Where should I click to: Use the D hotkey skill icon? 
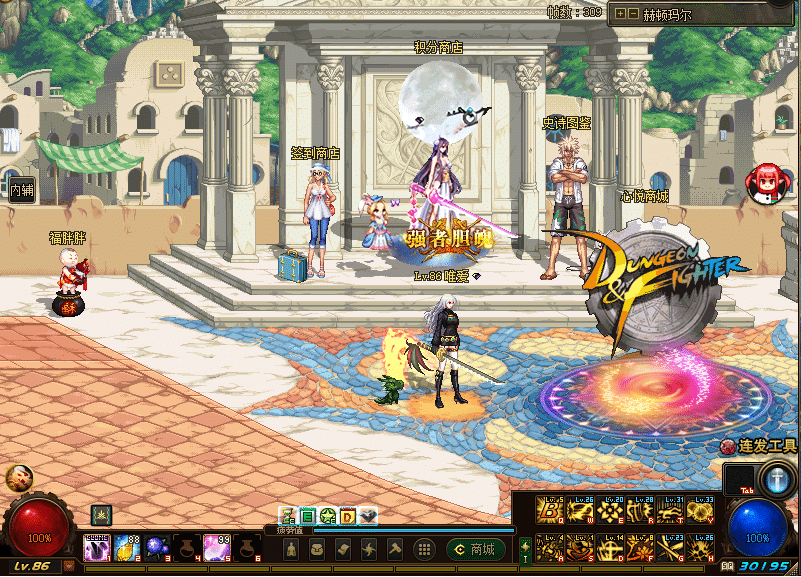tap(611, 546)
